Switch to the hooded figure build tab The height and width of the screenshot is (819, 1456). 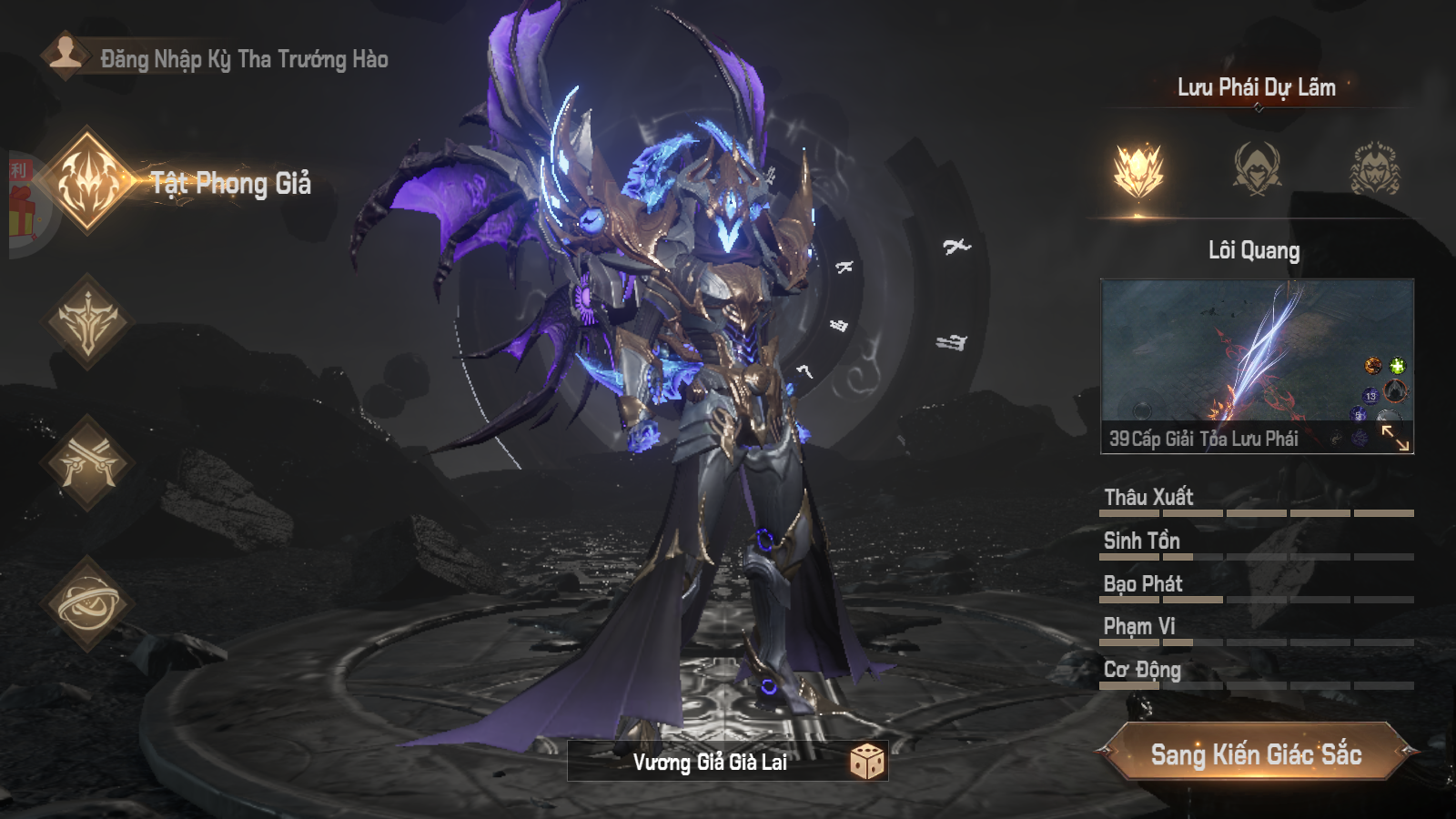1257,169
